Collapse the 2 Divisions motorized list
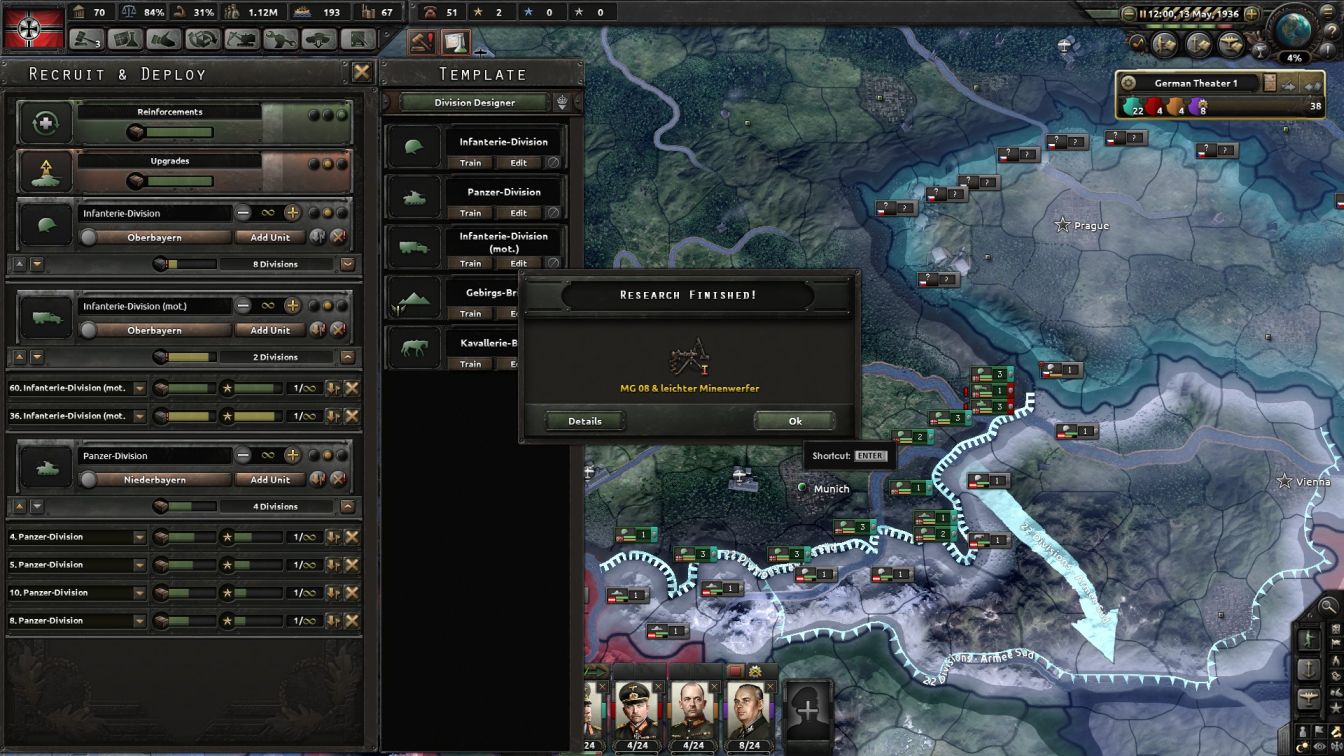The width and height of the screenshot is (1344, 756). (346, 357)
